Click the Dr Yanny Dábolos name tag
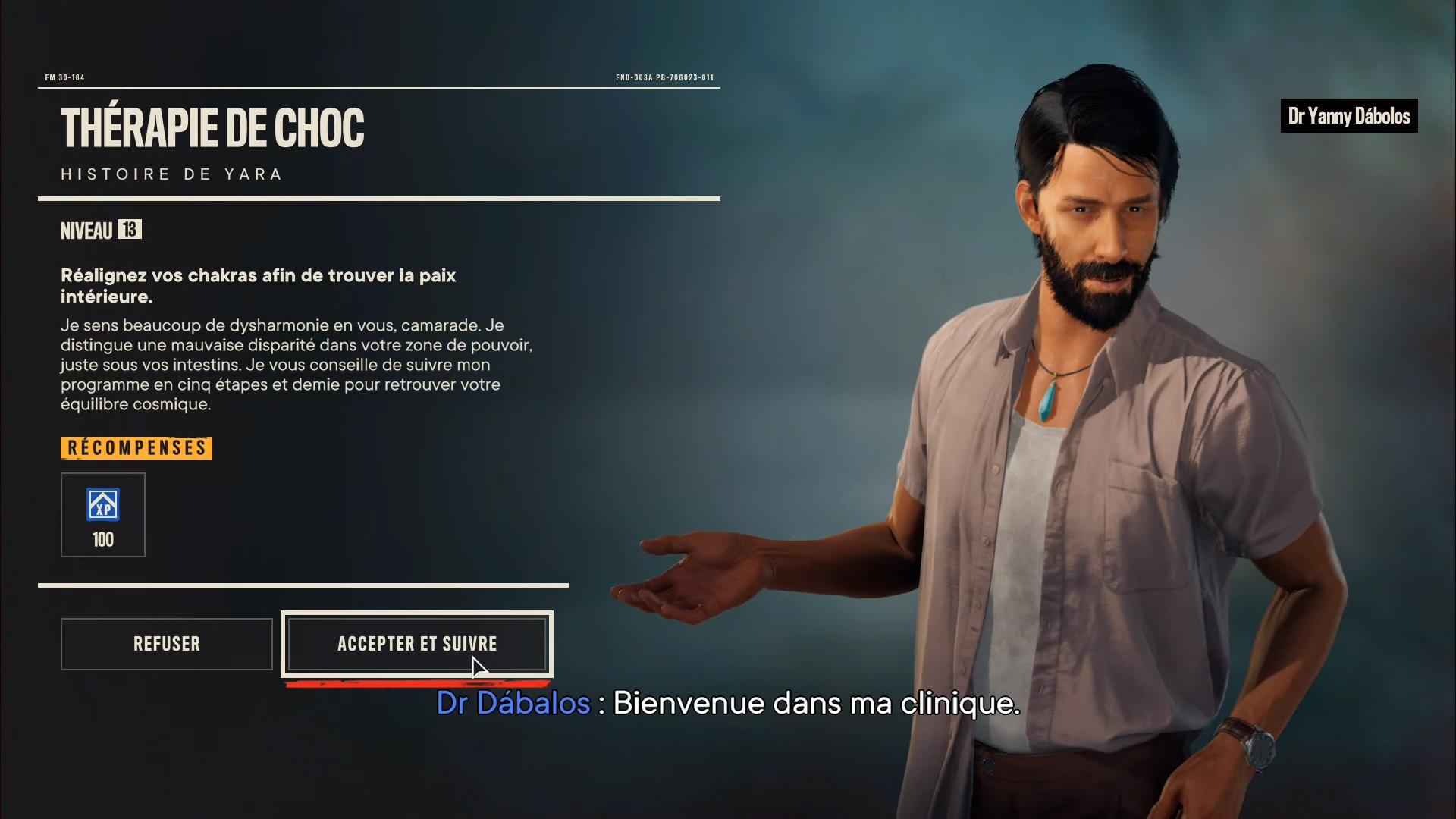This screenshot has height=819, width=1456. pos(1348,116)
